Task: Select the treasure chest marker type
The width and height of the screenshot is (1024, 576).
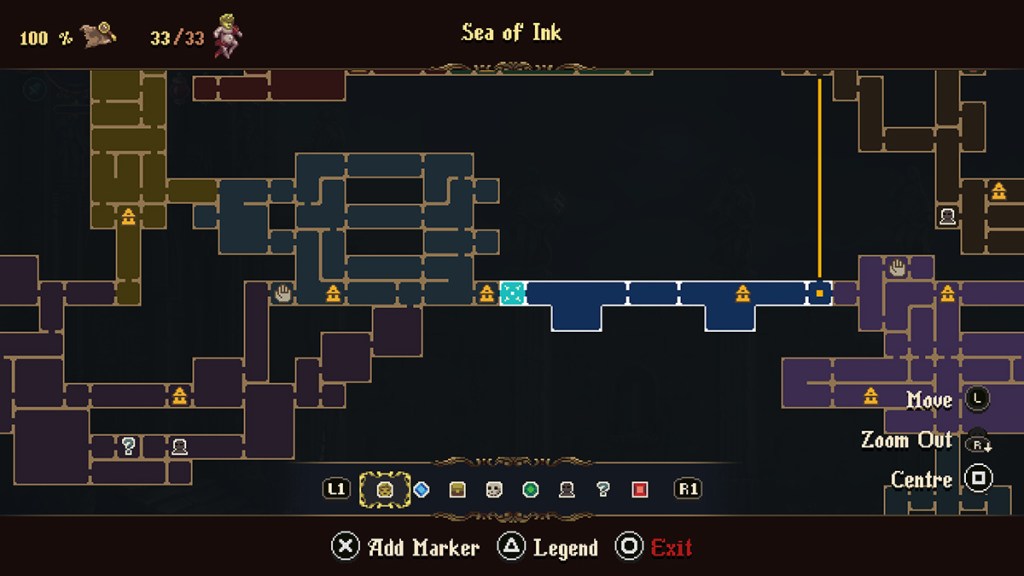Action: 457,490
